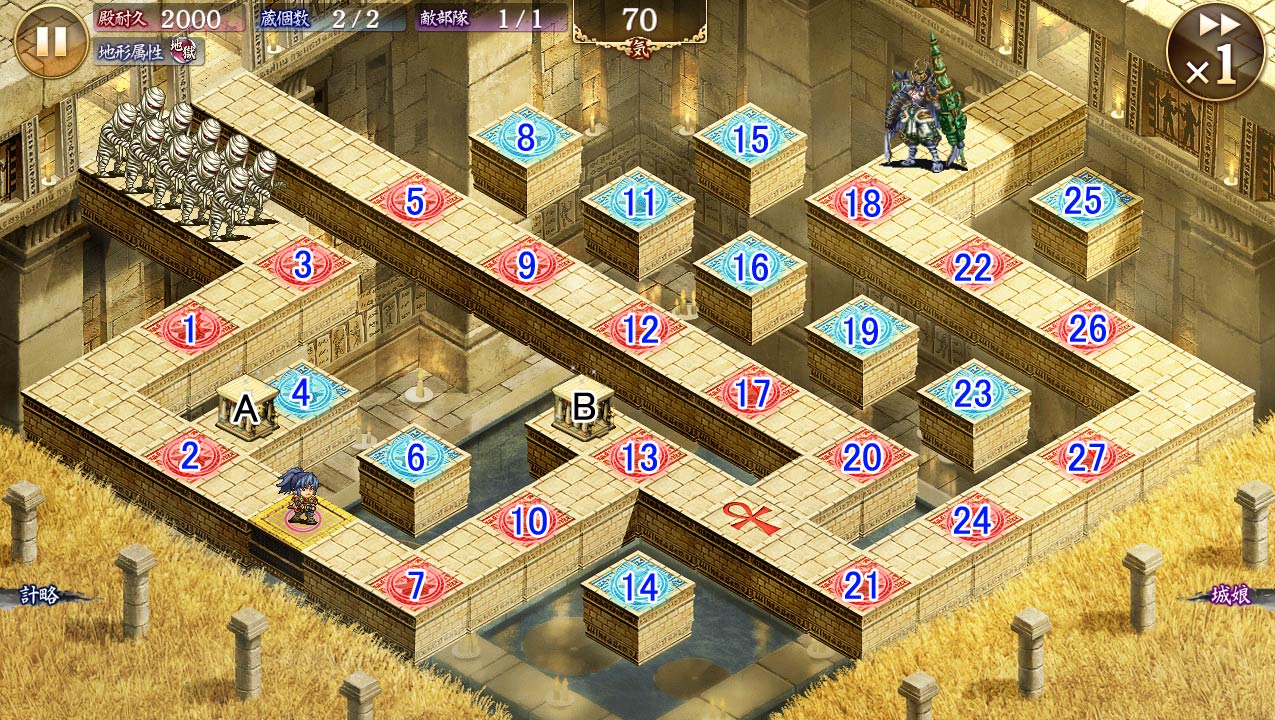Choose red deployment tile 10

coord(528,521)
